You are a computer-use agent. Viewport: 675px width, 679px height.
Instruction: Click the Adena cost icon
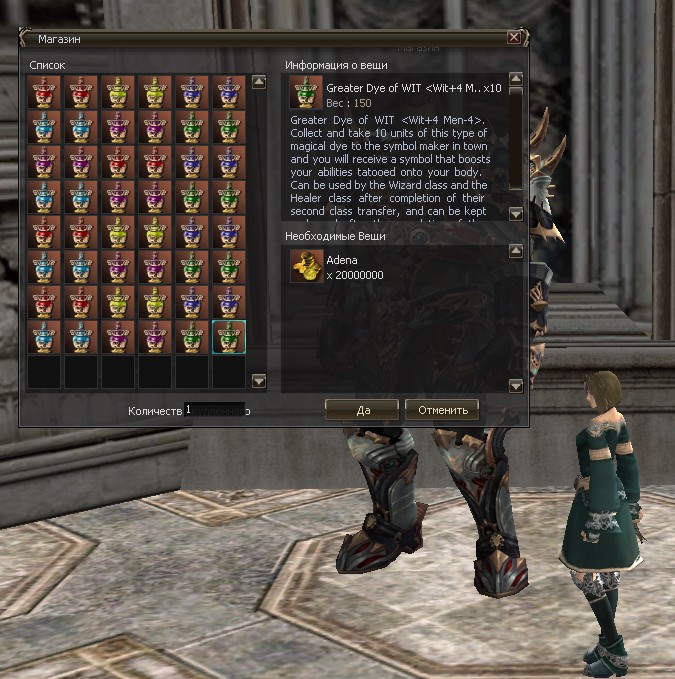point(305,267)
